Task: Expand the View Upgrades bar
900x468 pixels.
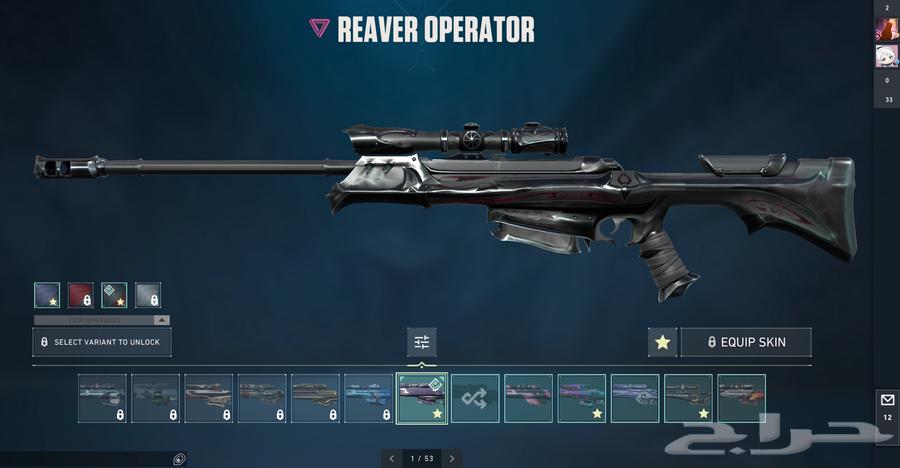Action: click(x=102, y=320)
